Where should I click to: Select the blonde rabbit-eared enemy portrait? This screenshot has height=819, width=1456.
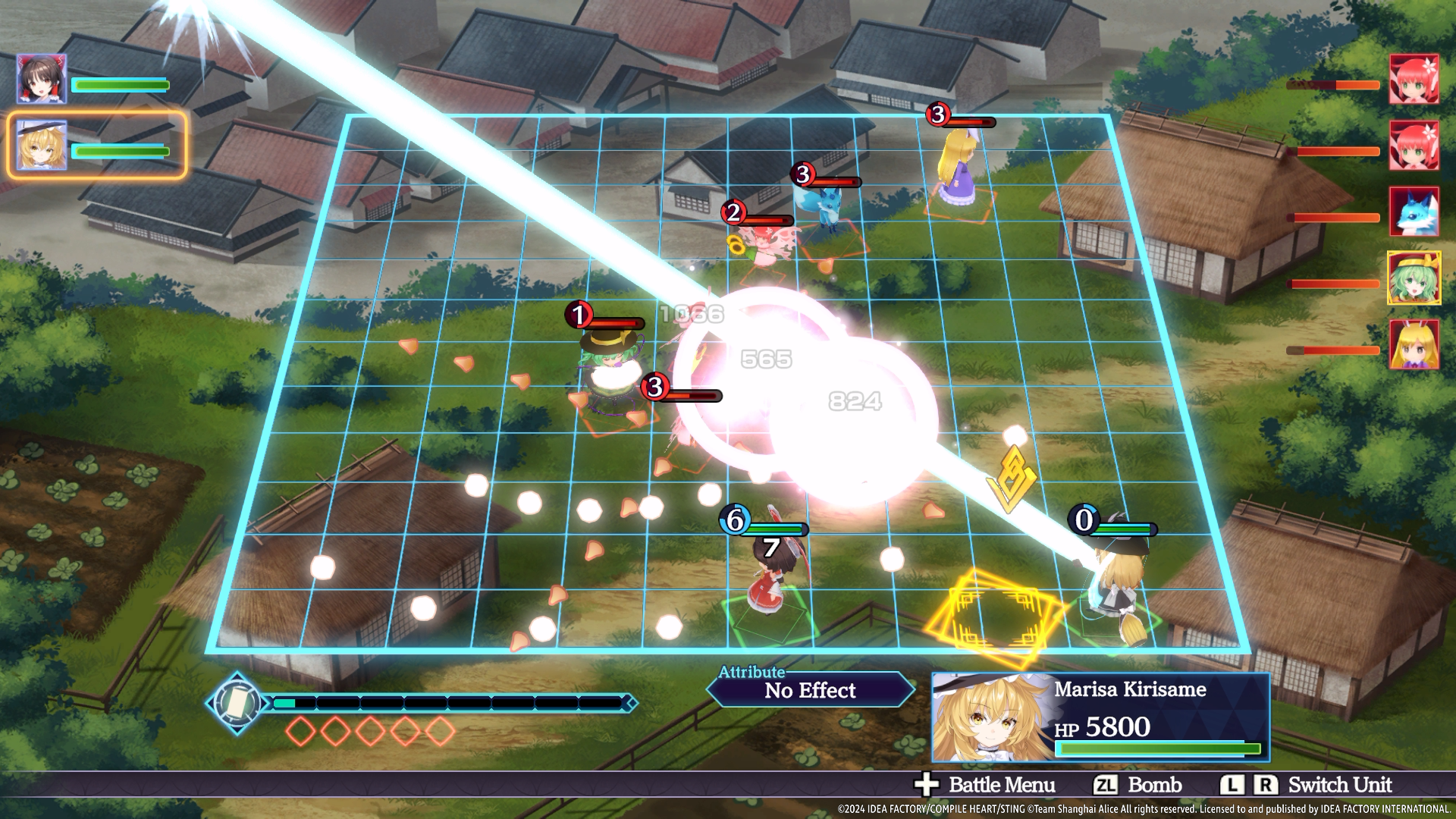pos(1414,345)
